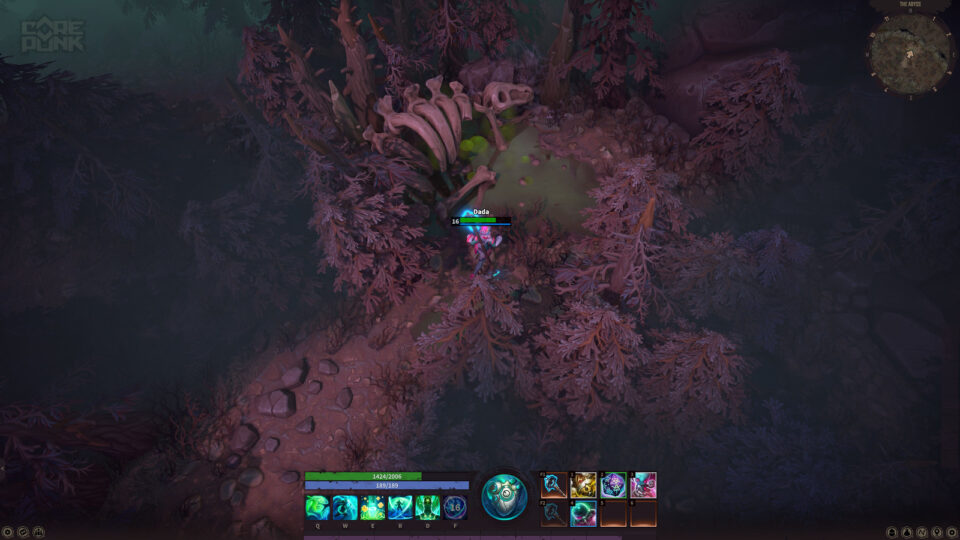
Task: Trigger the E sparkle ability
Action: tap(372, 507)
